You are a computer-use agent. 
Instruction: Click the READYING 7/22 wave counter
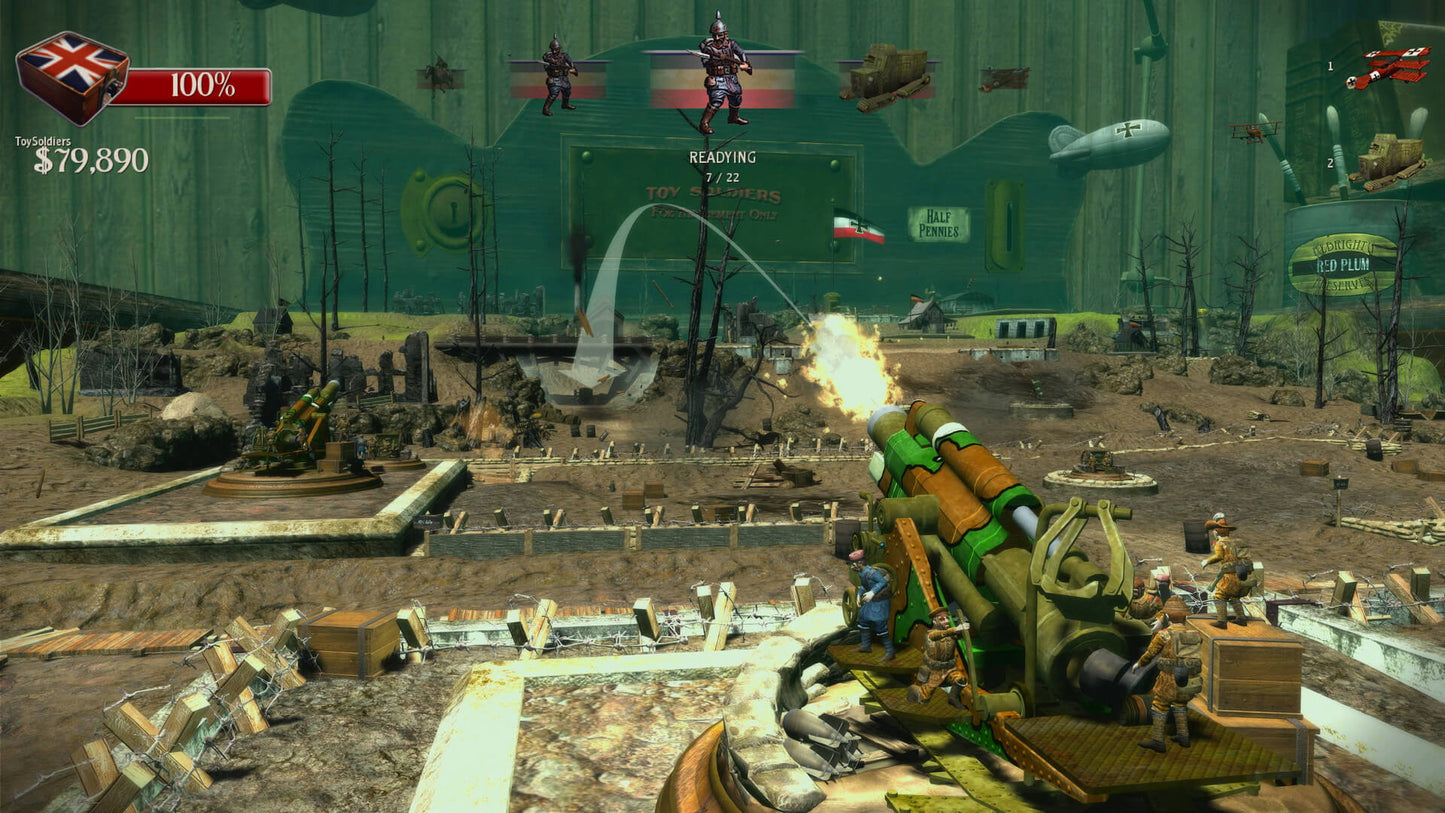click(722, 163)
